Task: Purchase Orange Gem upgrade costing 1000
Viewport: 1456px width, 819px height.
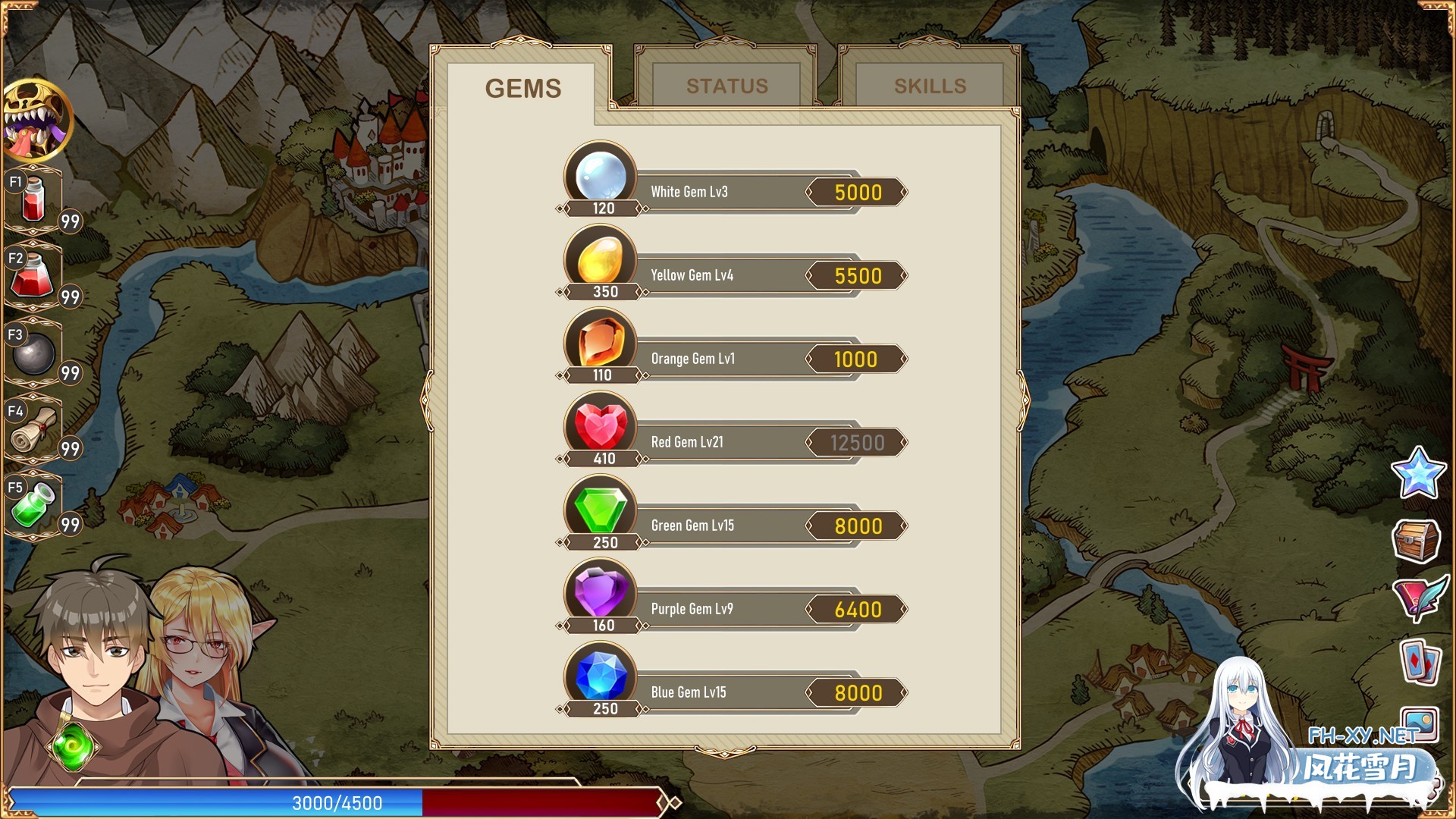Action: coord(857,359)
